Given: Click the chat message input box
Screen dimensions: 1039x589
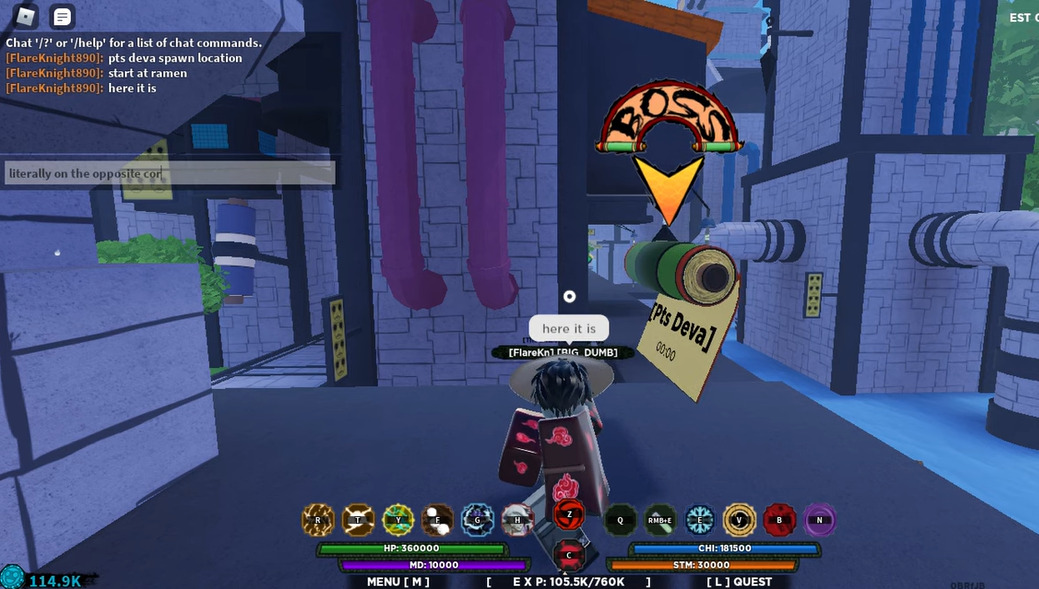Looking at the screenshot, I should (169, 174).
